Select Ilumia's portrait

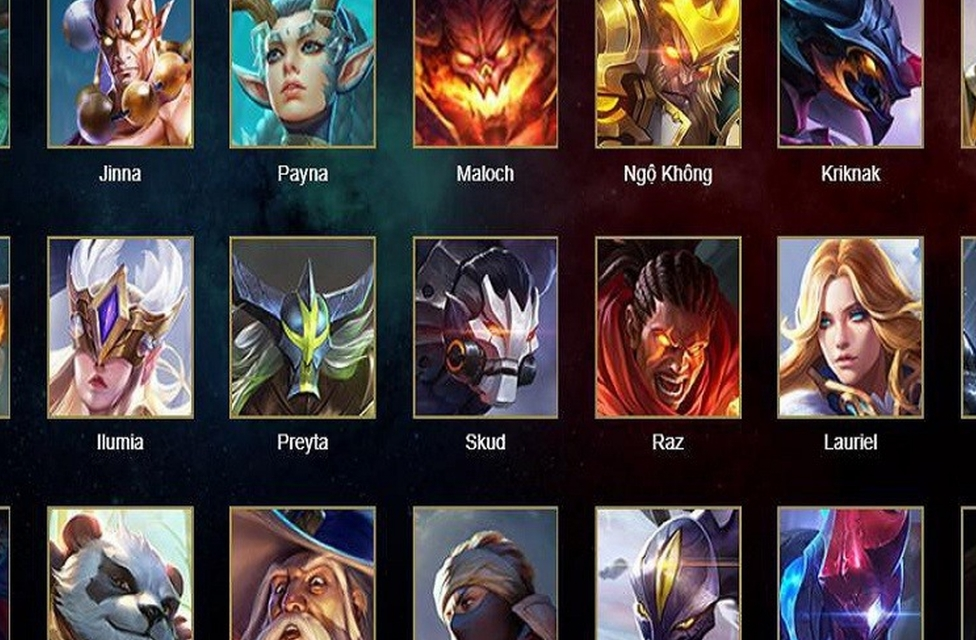click(120, 327)
